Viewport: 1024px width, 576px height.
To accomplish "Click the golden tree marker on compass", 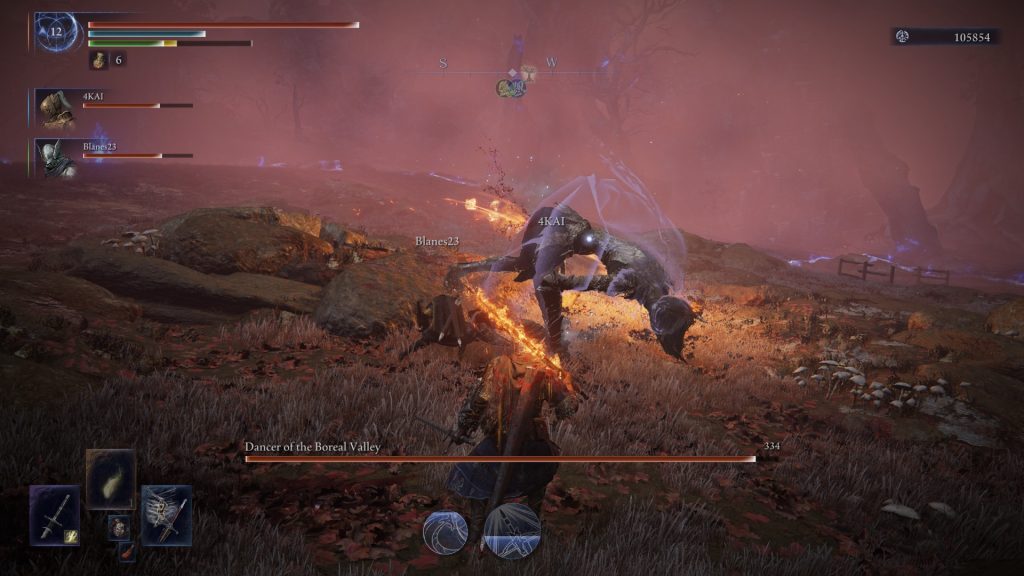I will 526,72.
